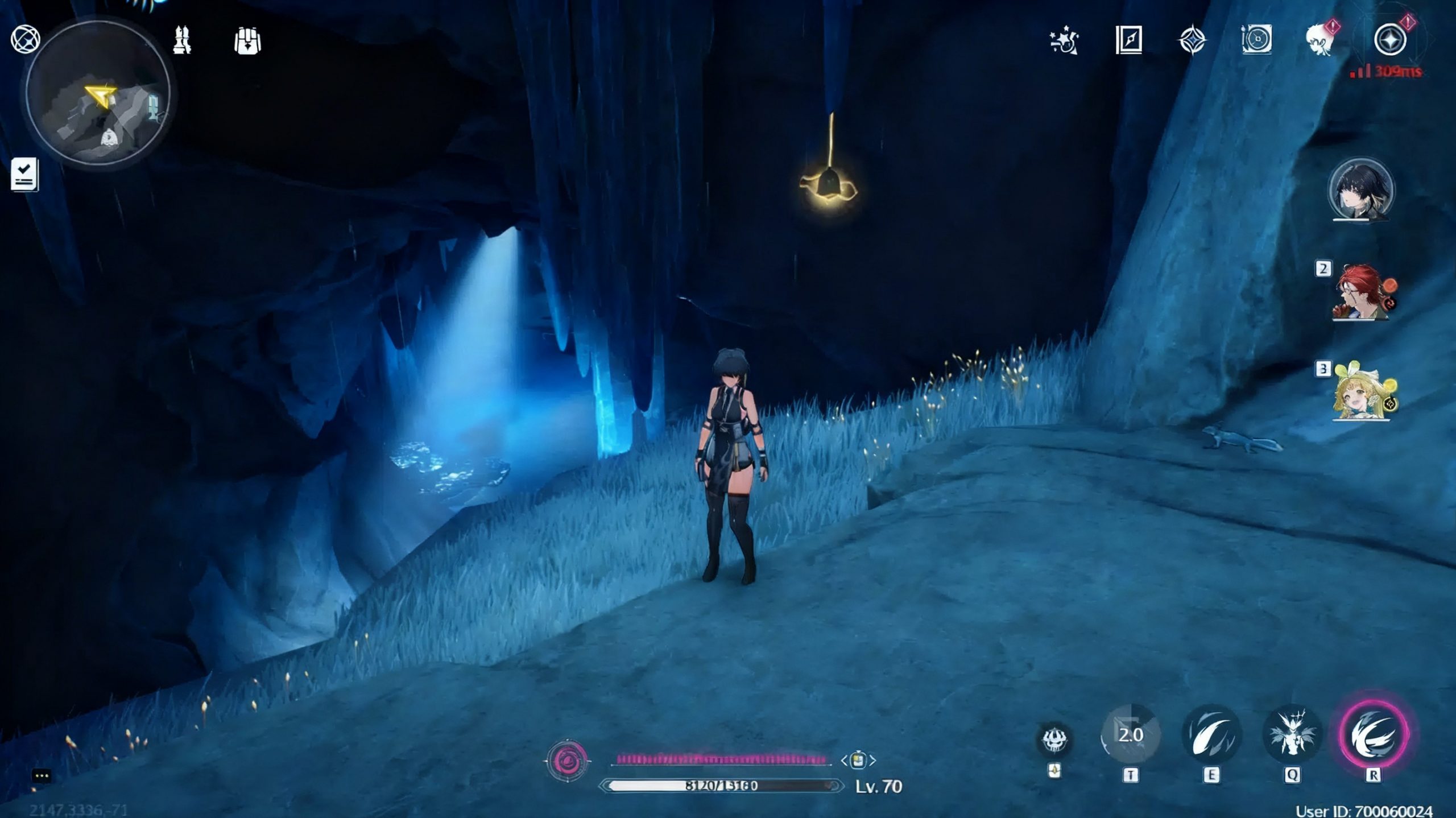Open the backpack inventory icon

(247, 41)
